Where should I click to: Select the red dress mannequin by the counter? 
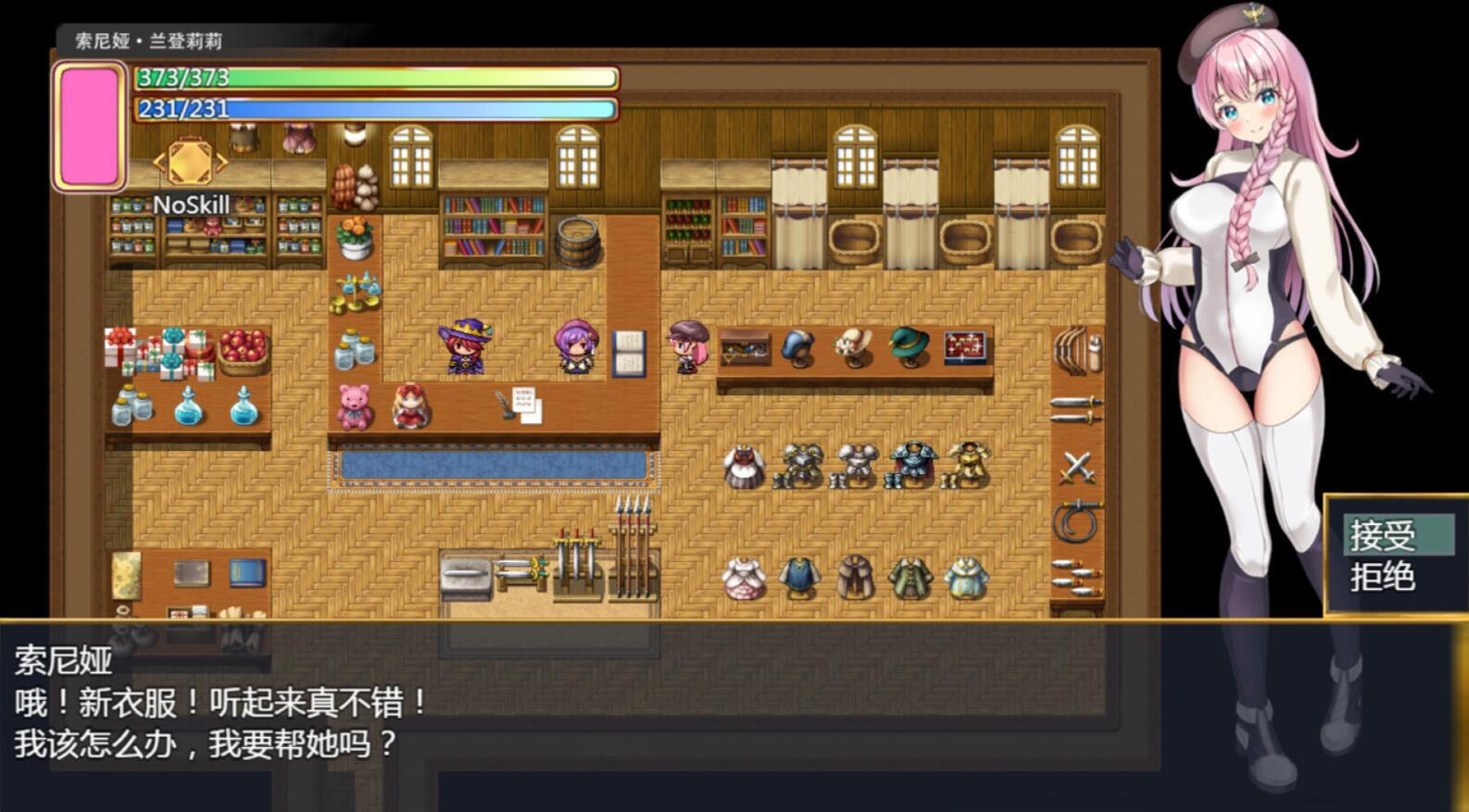[410, 405]
